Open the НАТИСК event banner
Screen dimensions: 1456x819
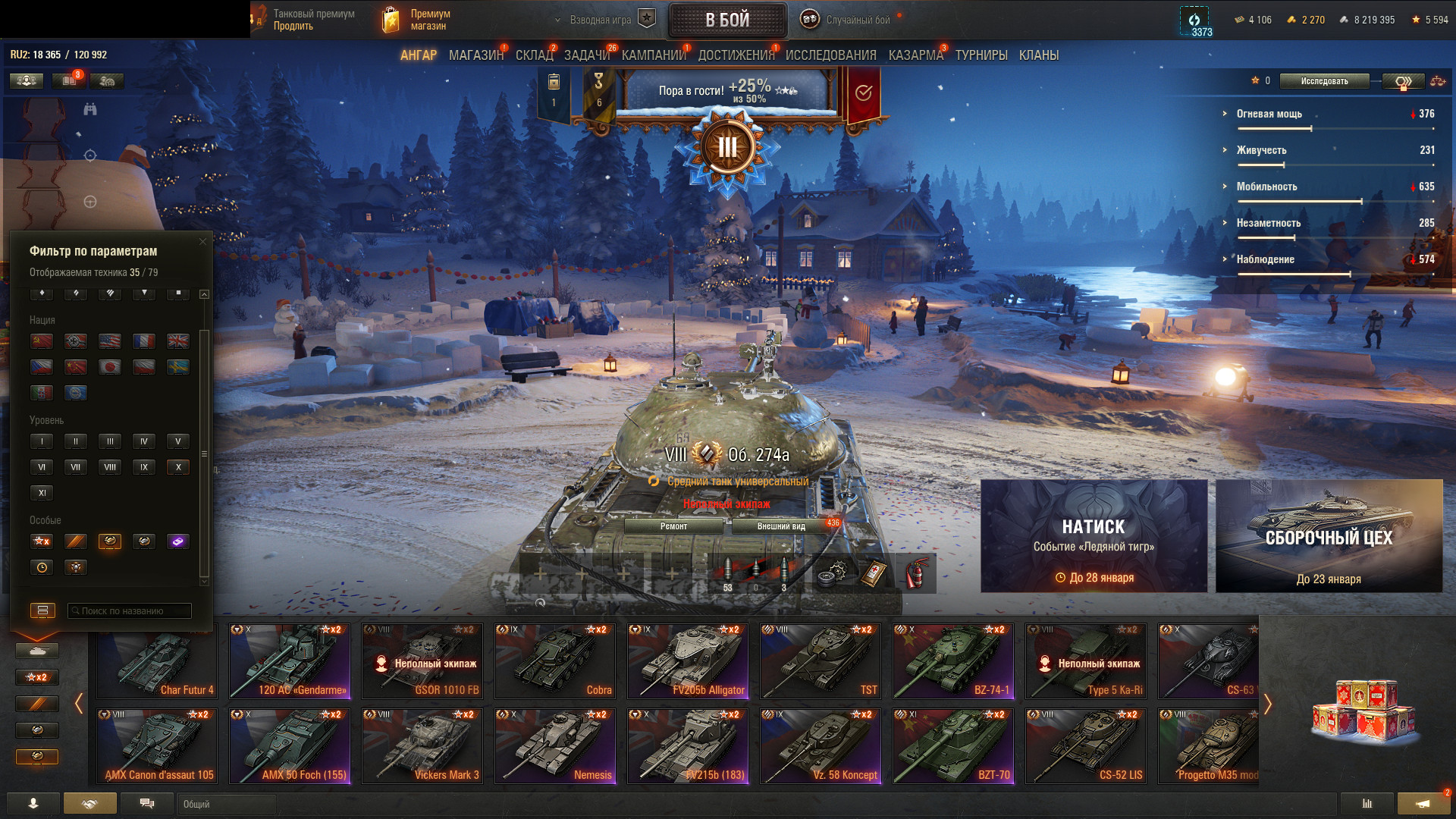pyautogui.click(x=1094, y=535)
